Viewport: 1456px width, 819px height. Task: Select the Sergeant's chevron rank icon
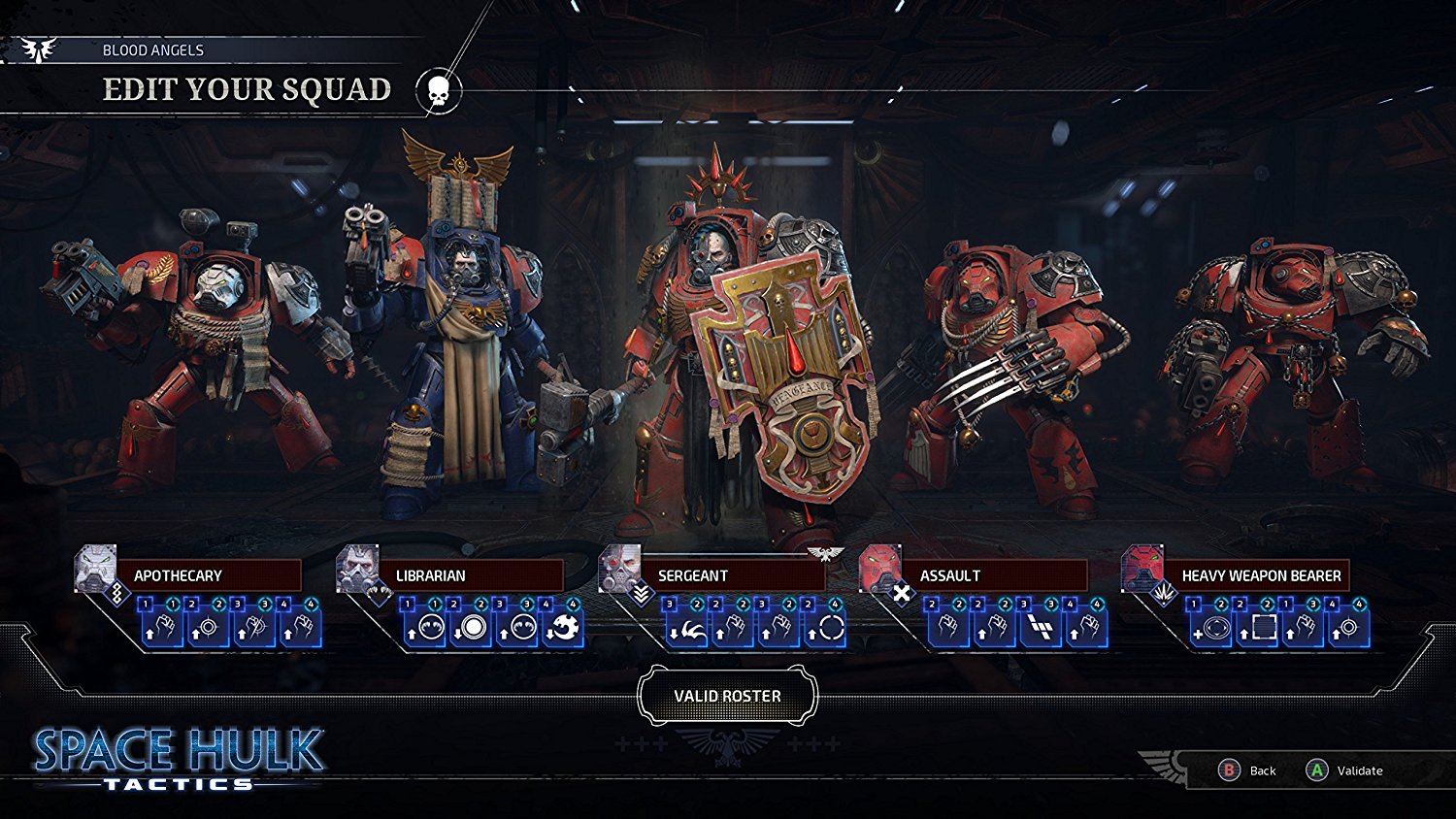point(641,593)
